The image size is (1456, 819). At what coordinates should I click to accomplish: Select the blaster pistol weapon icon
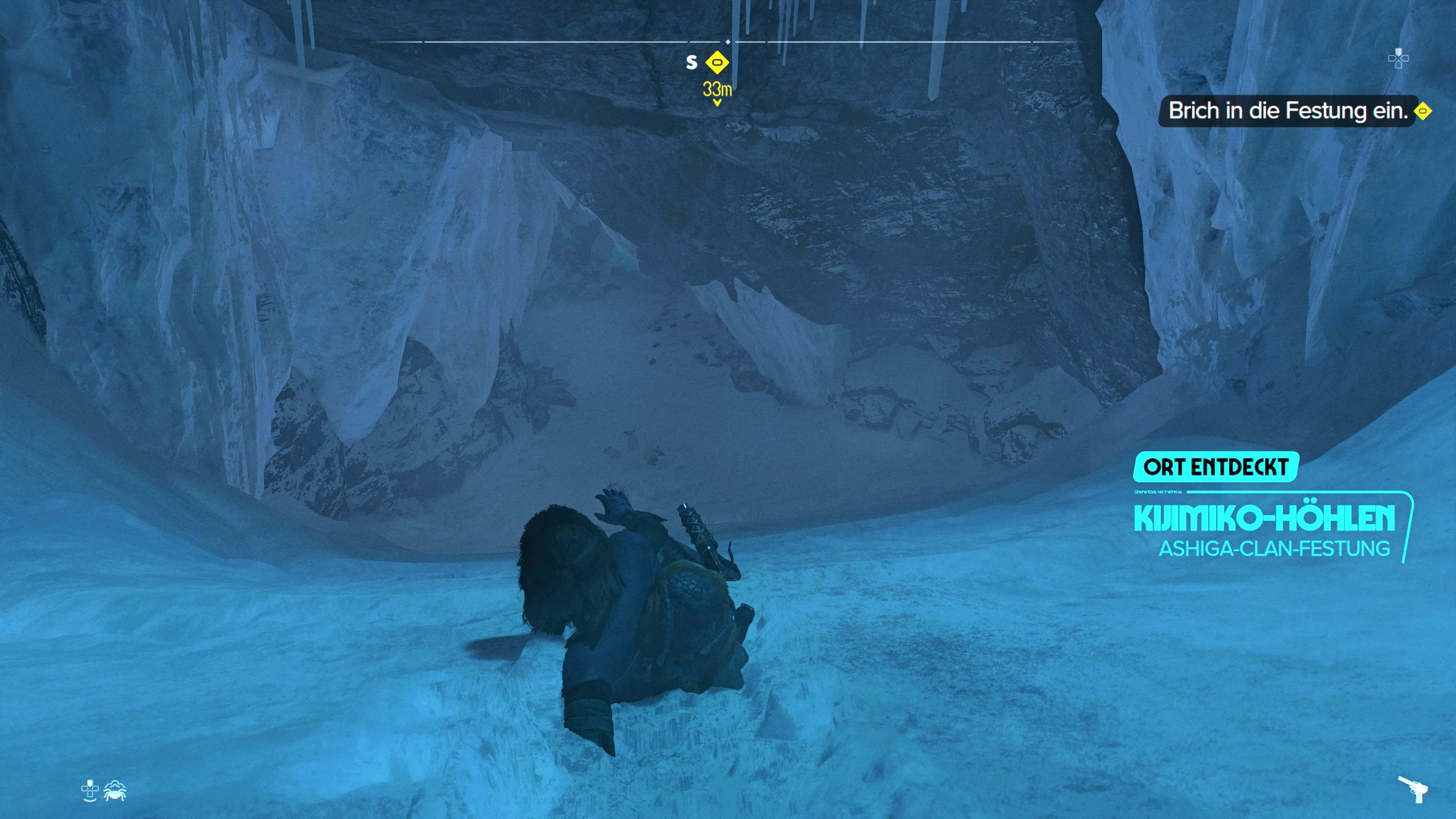click(x=1413, y=789)
